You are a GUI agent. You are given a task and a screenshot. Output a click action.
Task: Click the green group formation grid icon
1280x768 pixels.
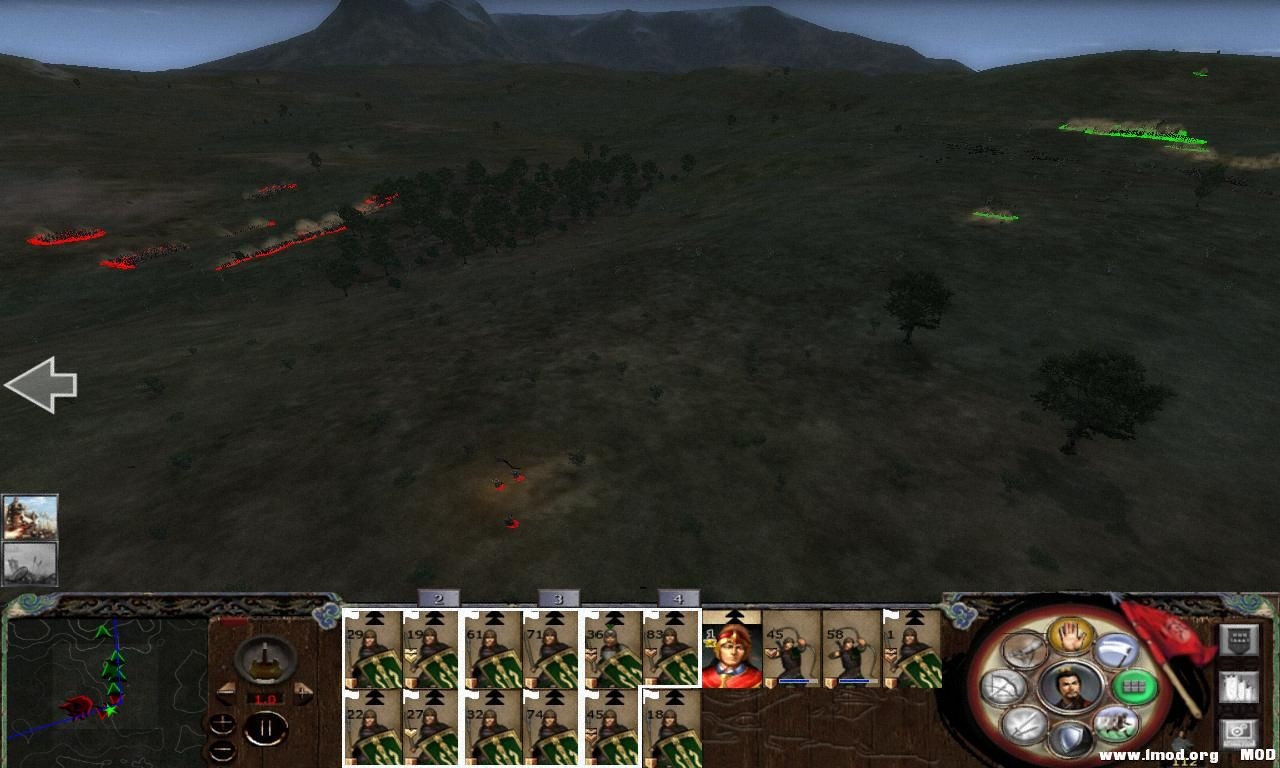1132,685
